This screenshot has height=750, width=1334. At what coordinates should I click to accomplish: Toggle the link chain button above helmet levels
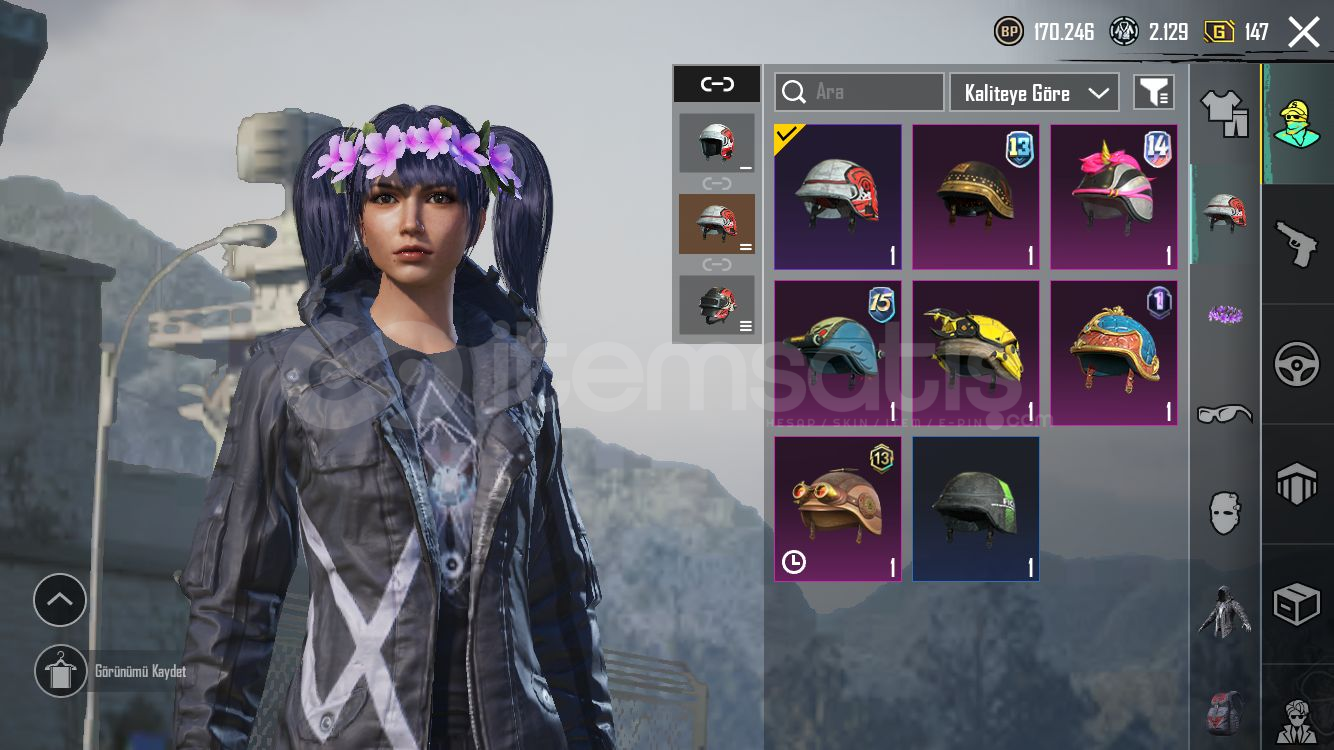tap(717, 84)
